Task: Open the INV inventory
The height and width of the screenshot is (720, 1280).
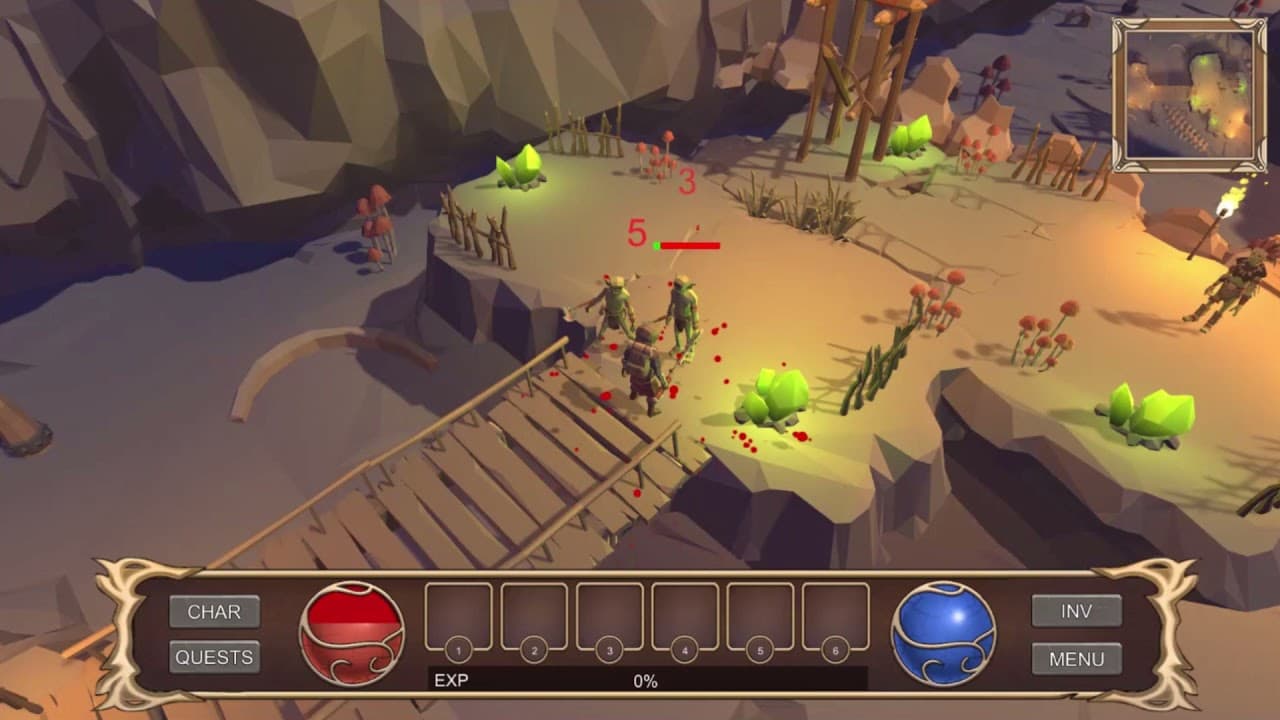Action: click(x=1077, y=611)
